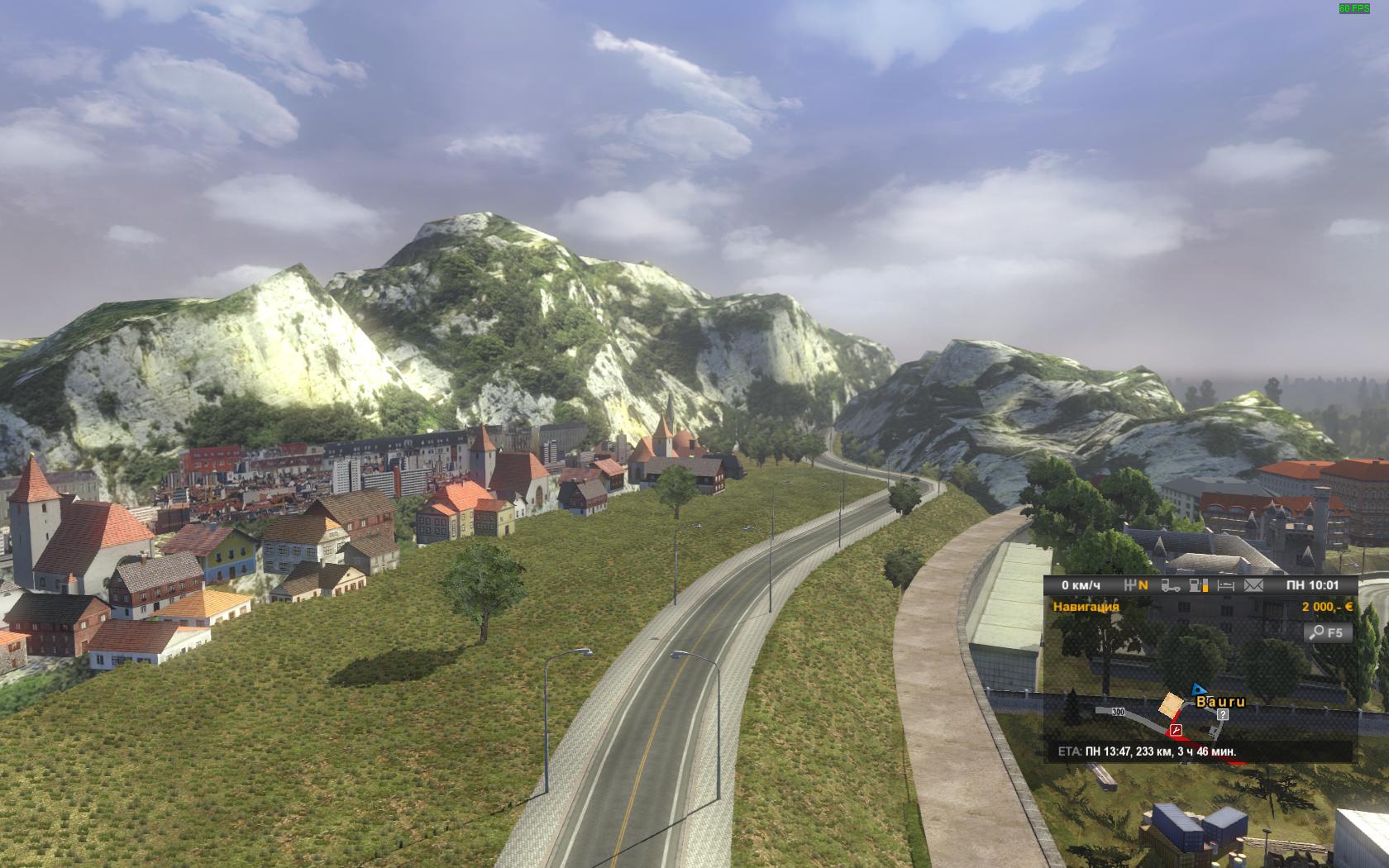Click the mail envelope icon
The width and height of the screenshot is (1389, 868).
[x=1254, y=585]
